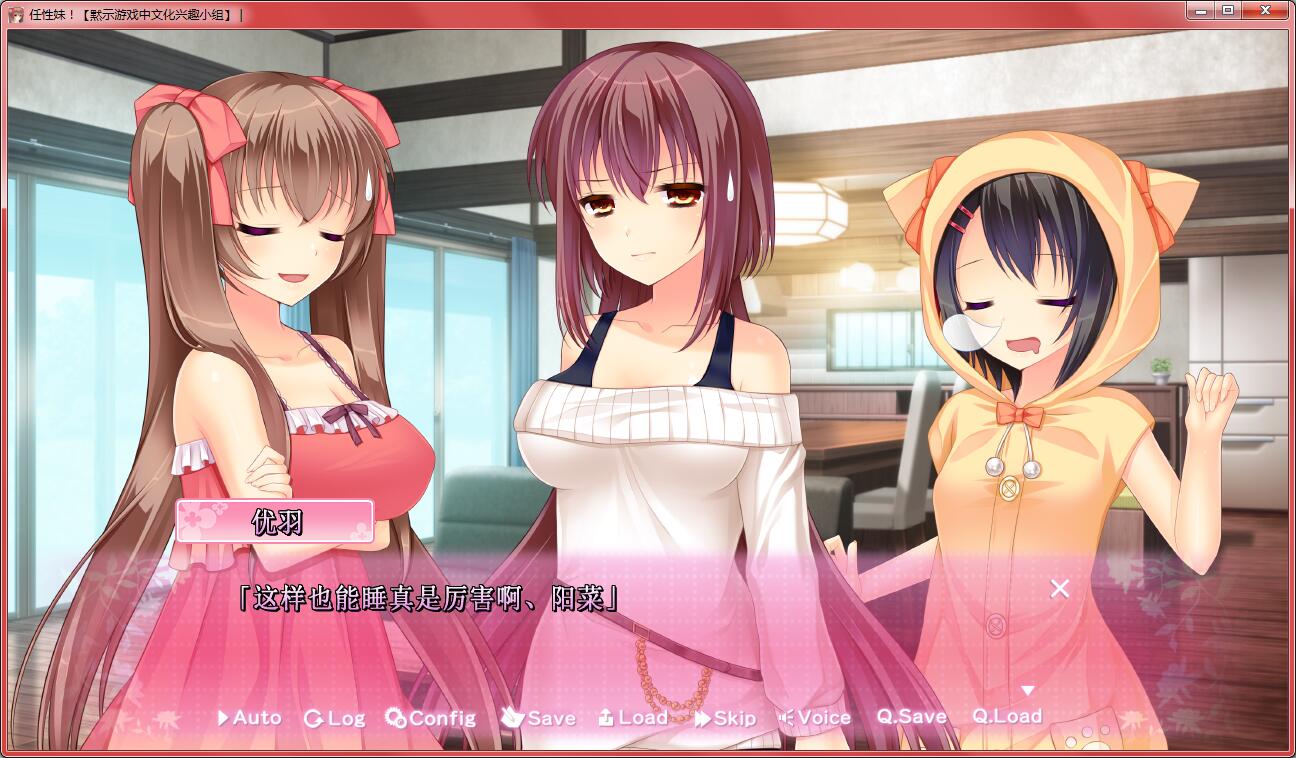Open the Load menu

click(x=633, y=718)
